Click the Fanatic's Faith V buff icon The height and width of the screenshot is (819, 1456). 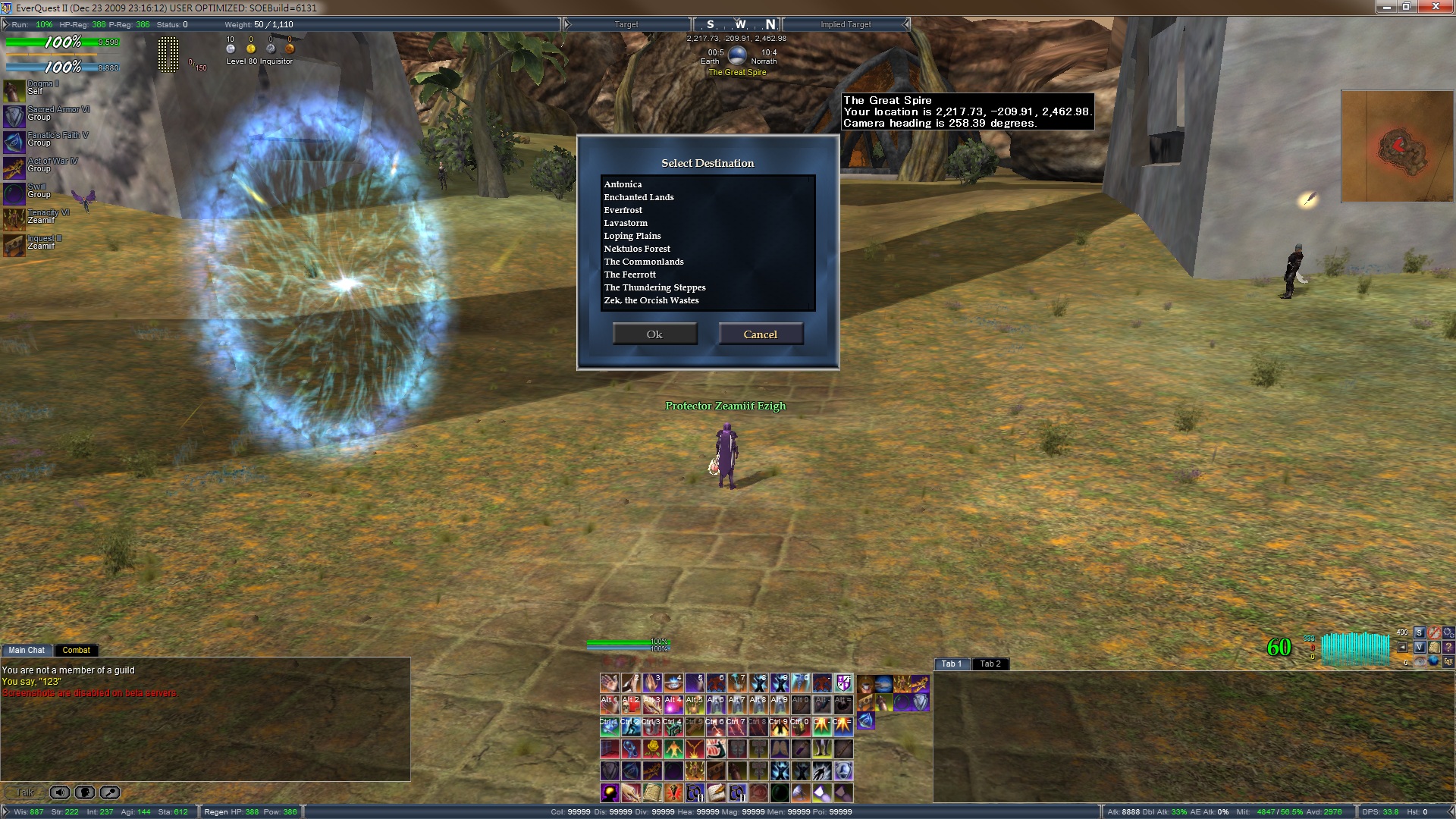[14, 141]
